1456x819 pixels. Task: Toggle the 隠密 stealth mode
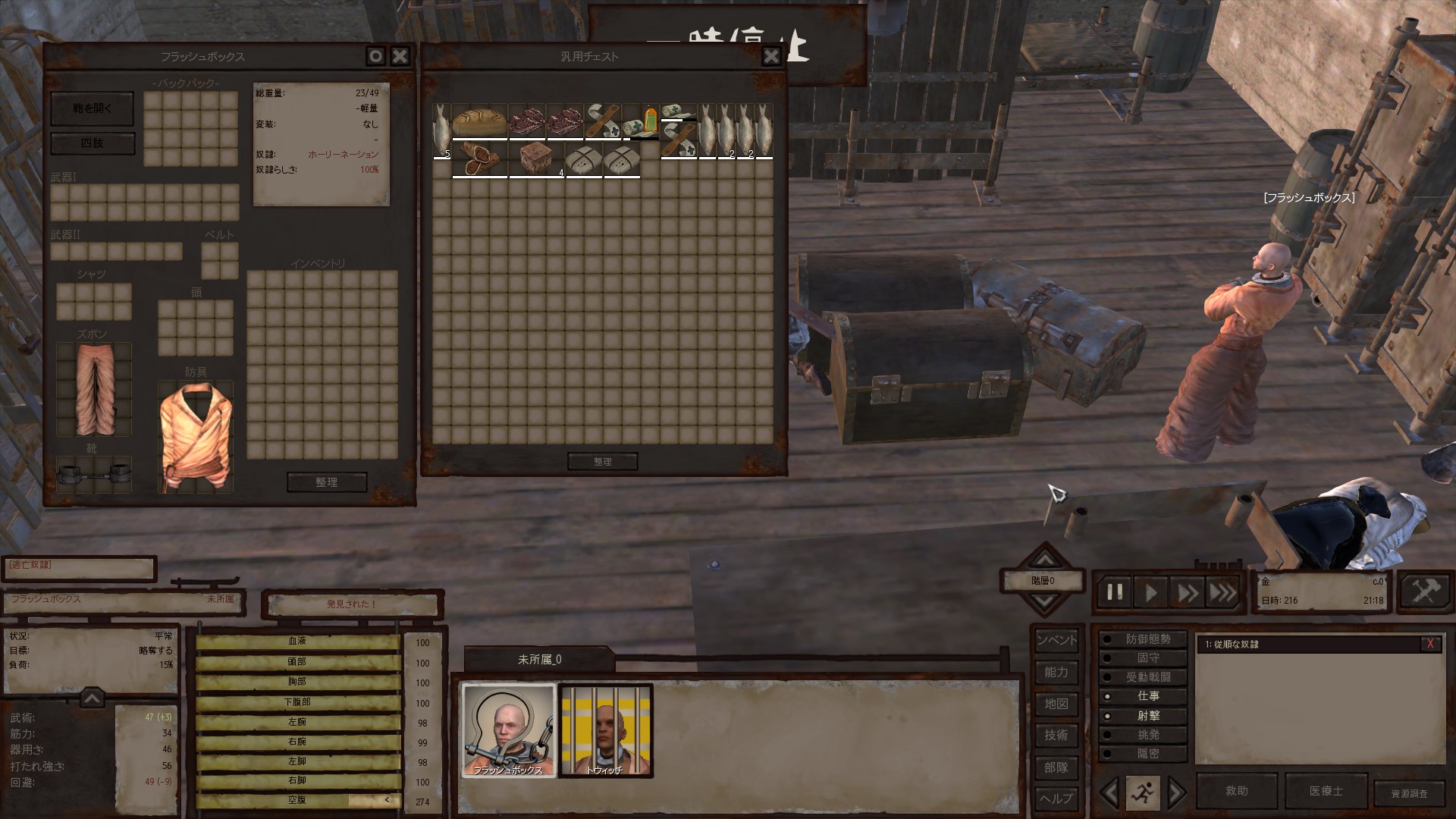click(1147, 754)
